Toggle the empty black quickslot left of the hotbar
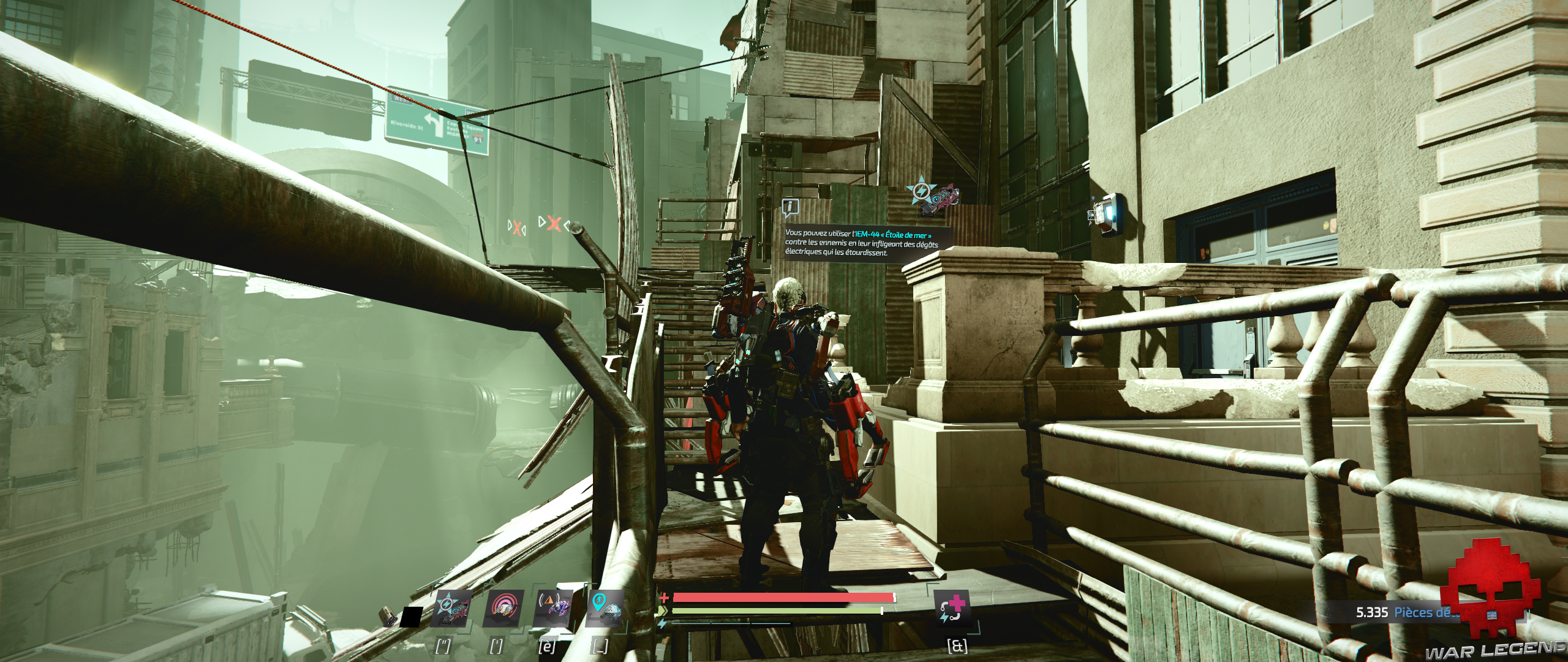The height and width of the screenshot is (662, 1568). [x=412, y=617]
